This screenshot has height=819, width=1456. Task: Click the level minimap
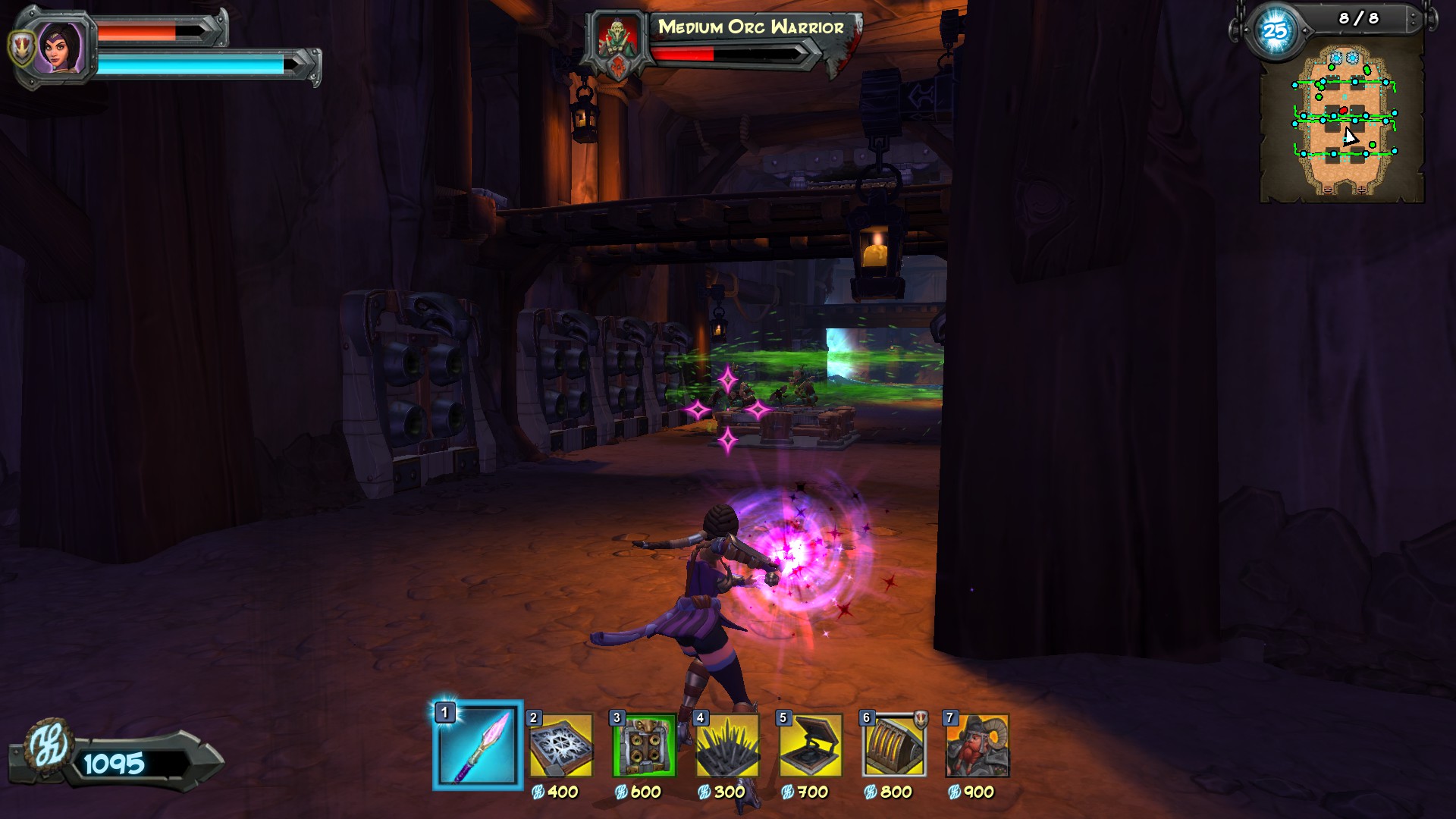(1343, 123)
